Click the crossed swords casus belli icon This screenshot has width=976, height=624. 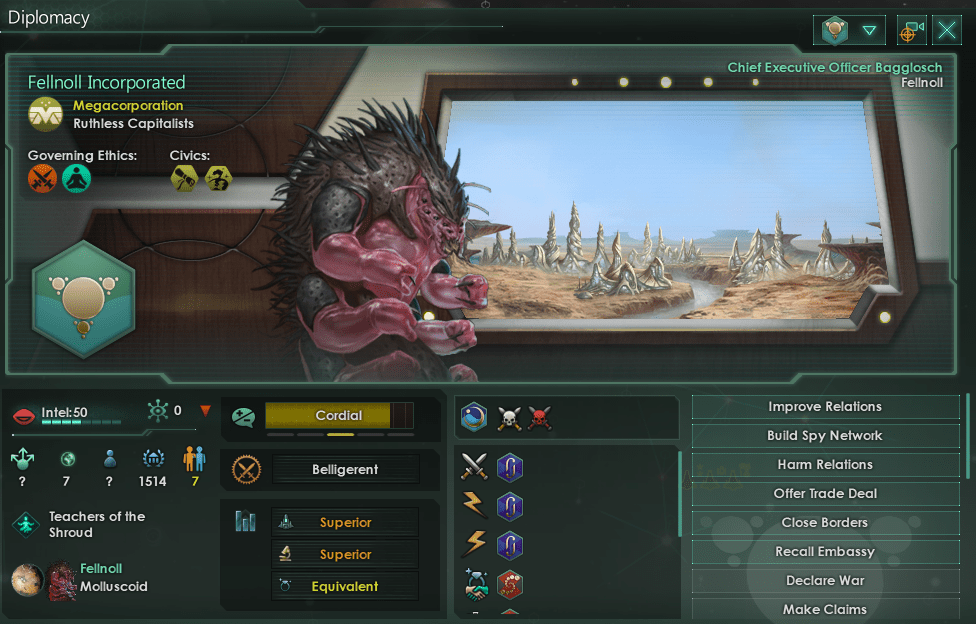click(474, 467)
